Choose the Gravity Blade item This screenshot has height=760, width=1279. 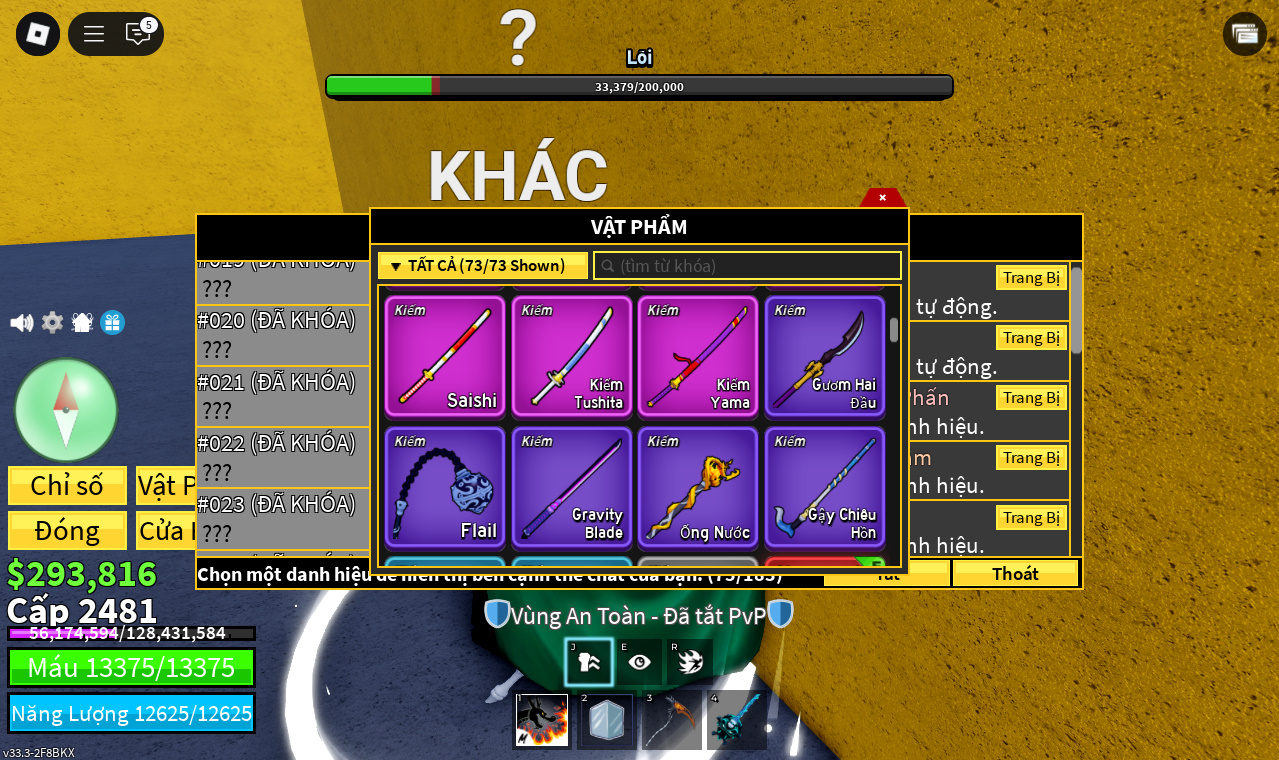[572, 487]
